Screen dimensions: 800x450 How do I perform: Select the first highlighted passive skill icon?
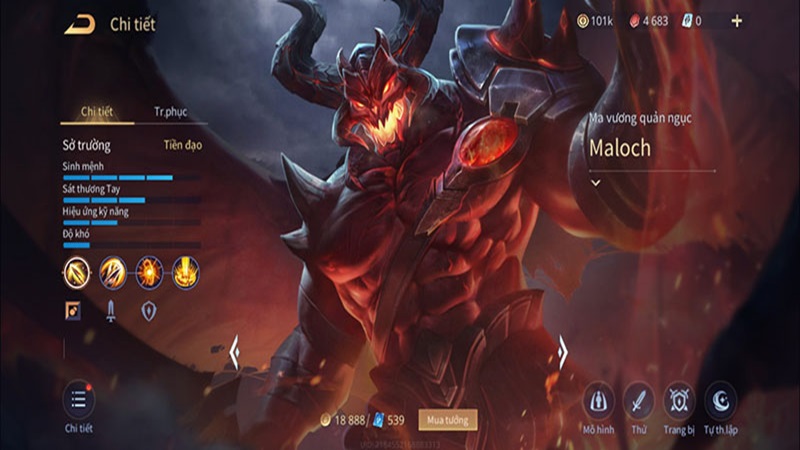[77, 271]
